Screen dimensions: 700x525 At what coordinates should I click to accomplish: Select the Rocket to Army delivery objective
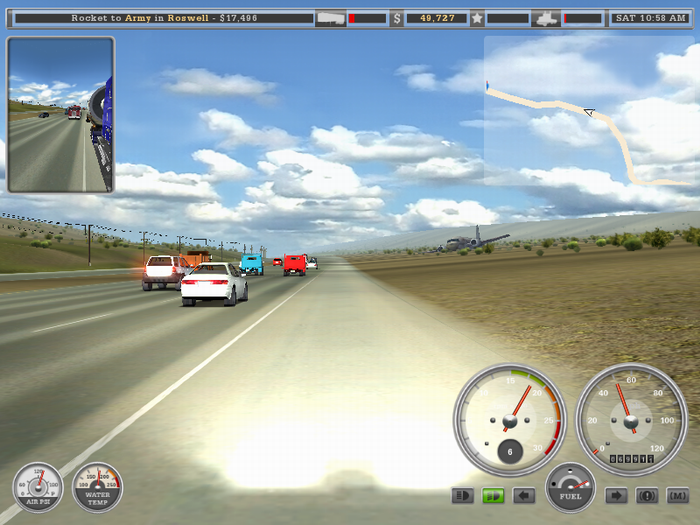click(164, 18)
